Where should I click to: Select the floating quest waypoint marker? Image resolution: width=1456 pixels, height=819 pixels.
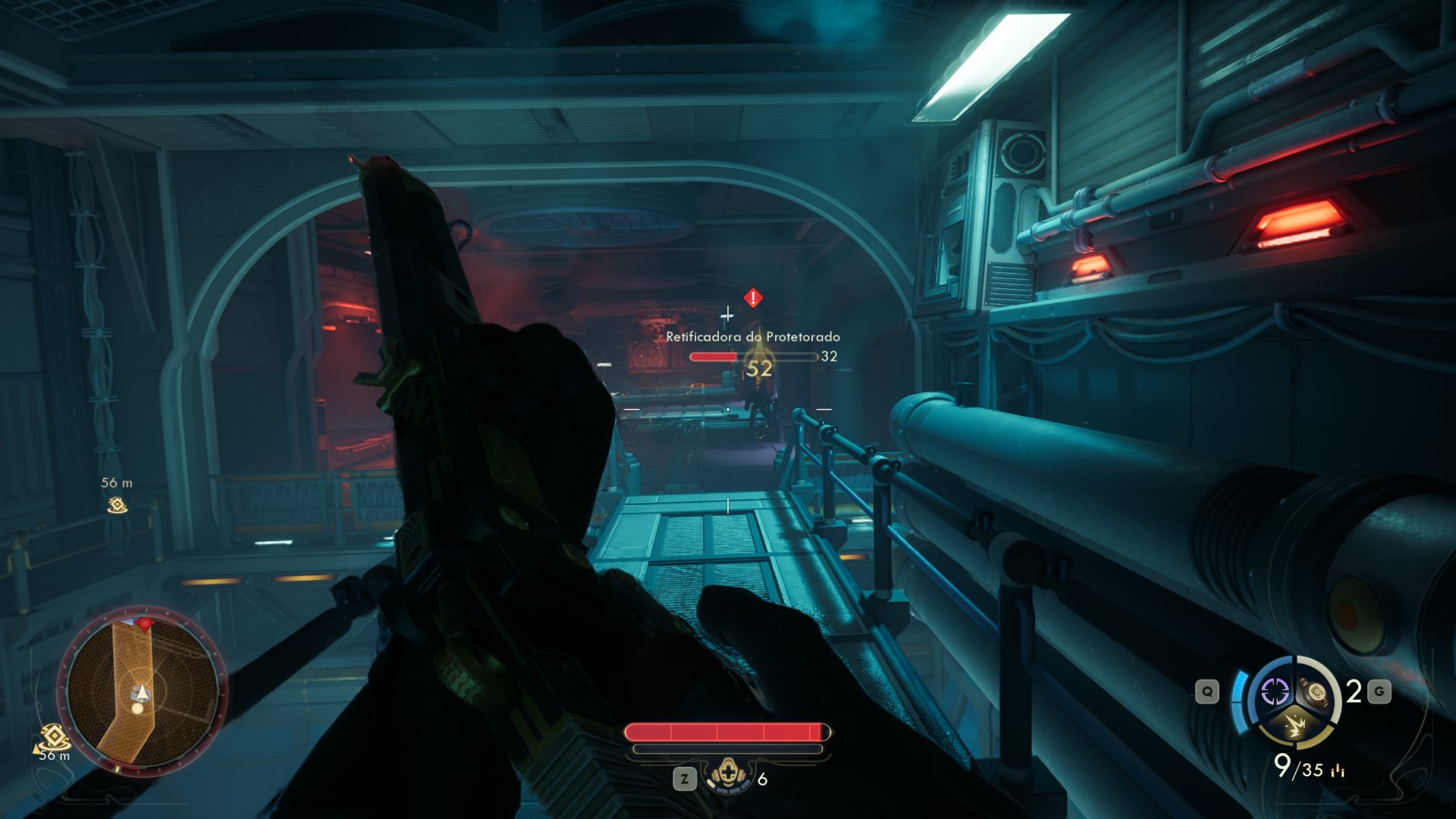(x=117, y=505)
